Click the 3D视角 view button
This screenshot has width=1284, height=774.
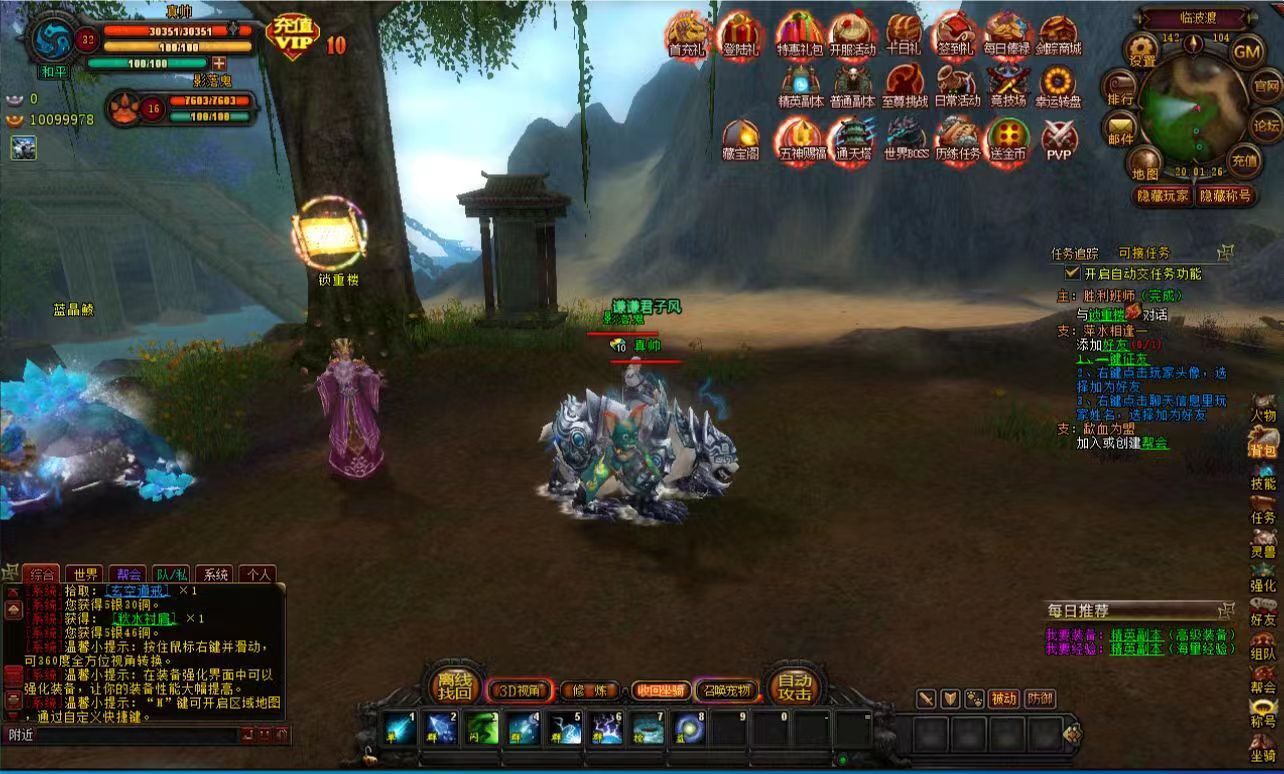519,690
